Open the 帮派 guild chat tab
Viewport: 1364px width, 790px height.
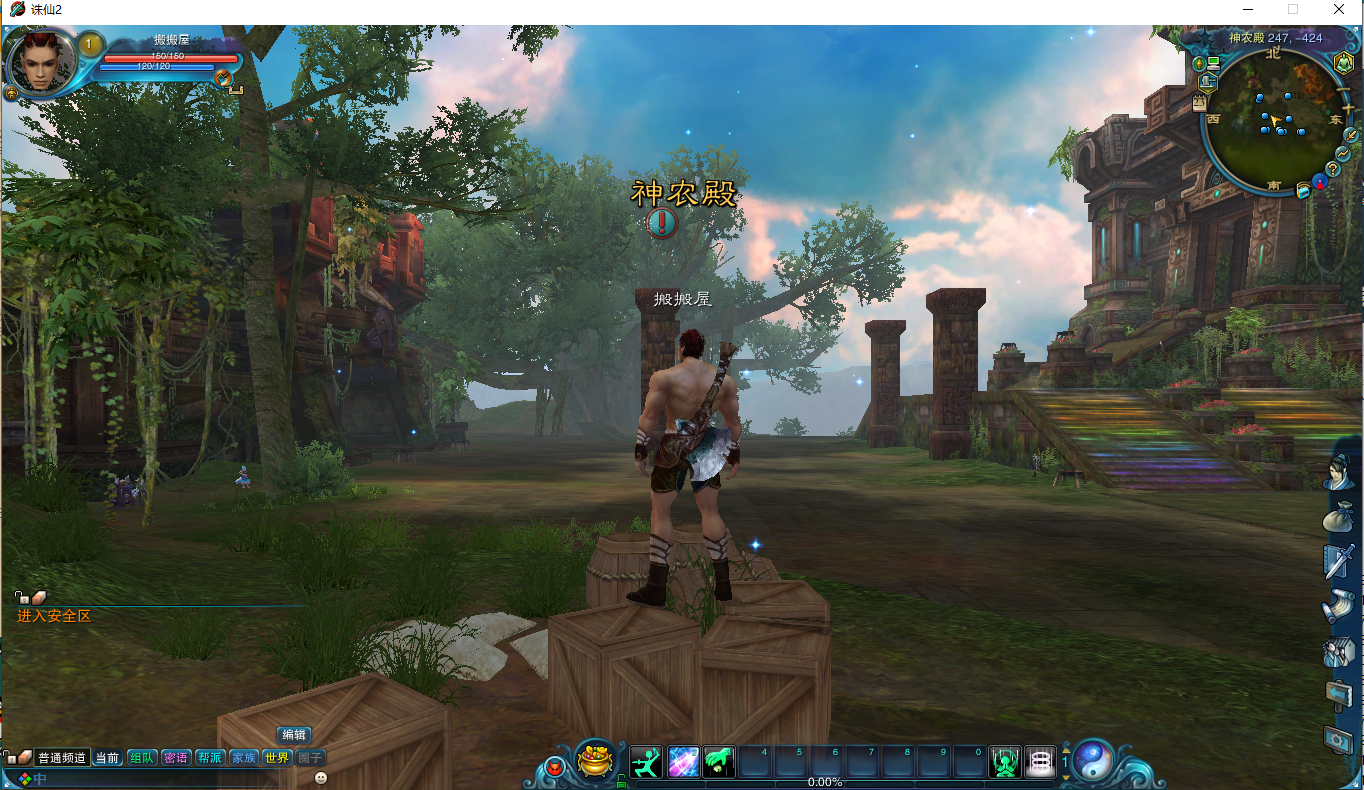click(x=209, y=758)
